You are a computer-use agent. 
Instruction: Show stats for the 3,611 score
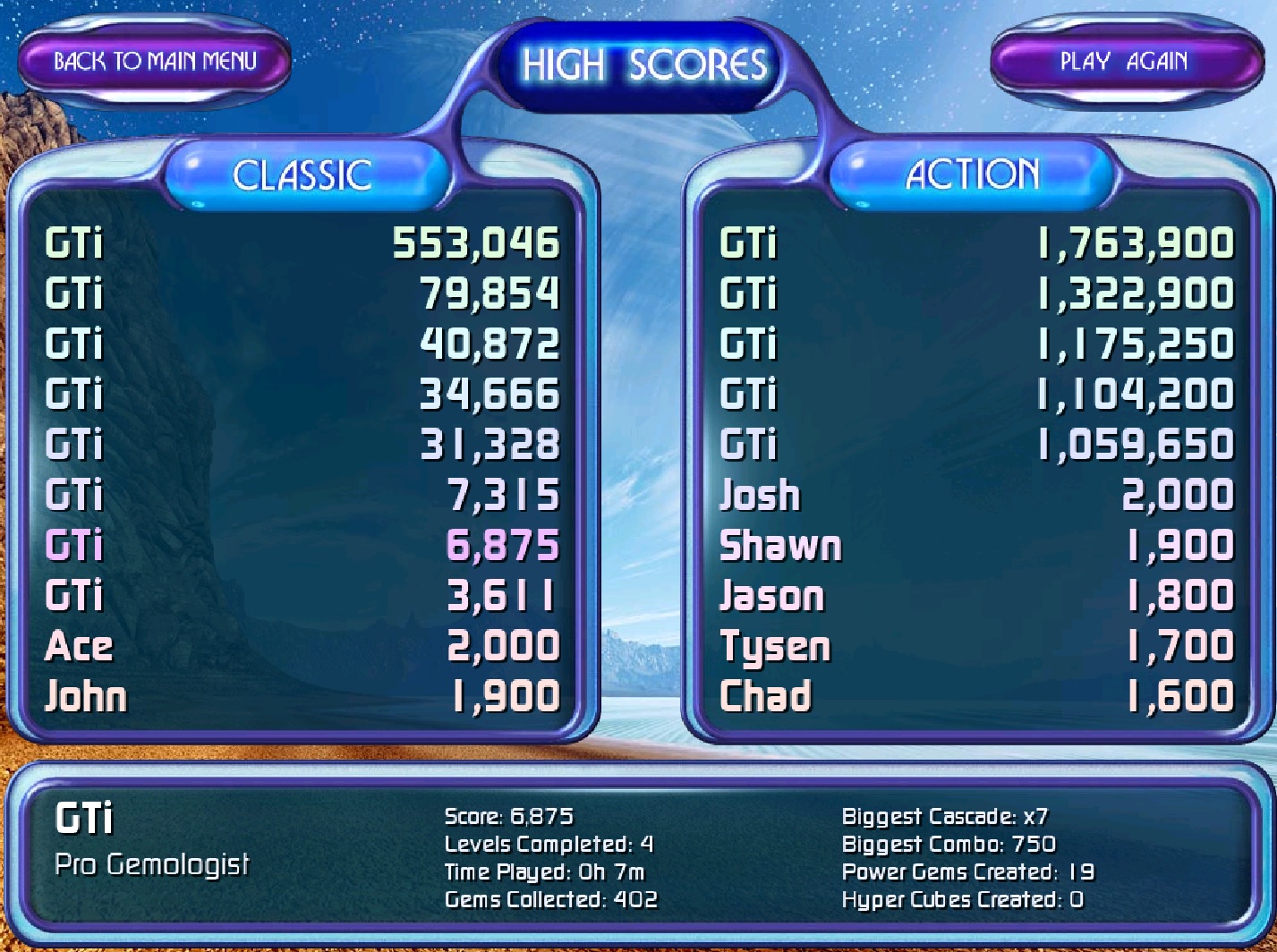coord(302,596)
